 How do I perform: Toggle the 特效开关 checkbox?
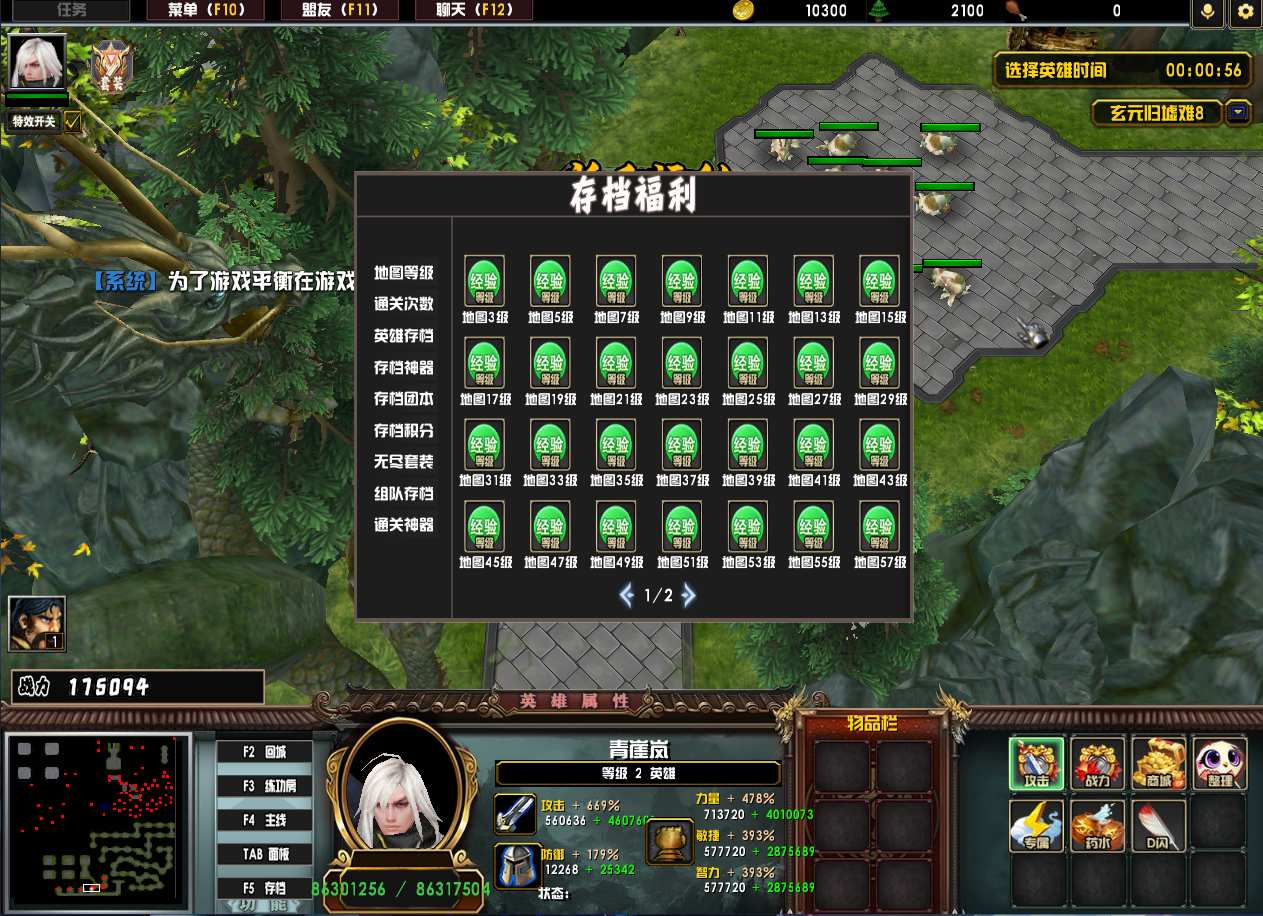click(x=73, y=122)
